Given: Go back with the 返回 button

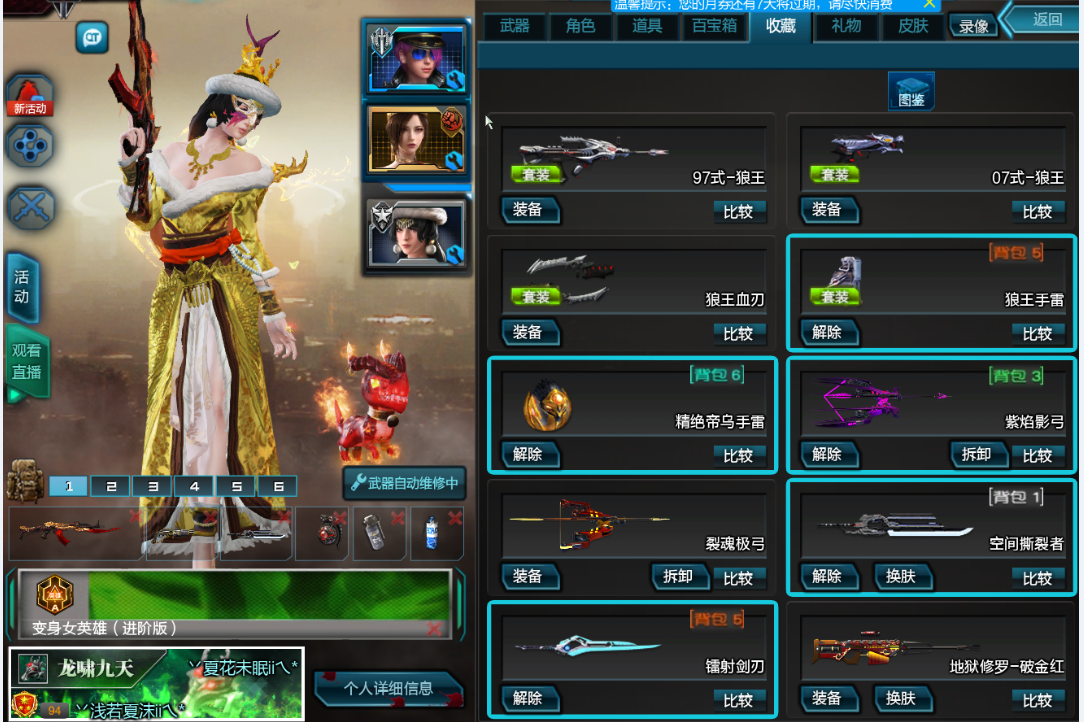Looking at the screenshot, I should click(1046, 19).
